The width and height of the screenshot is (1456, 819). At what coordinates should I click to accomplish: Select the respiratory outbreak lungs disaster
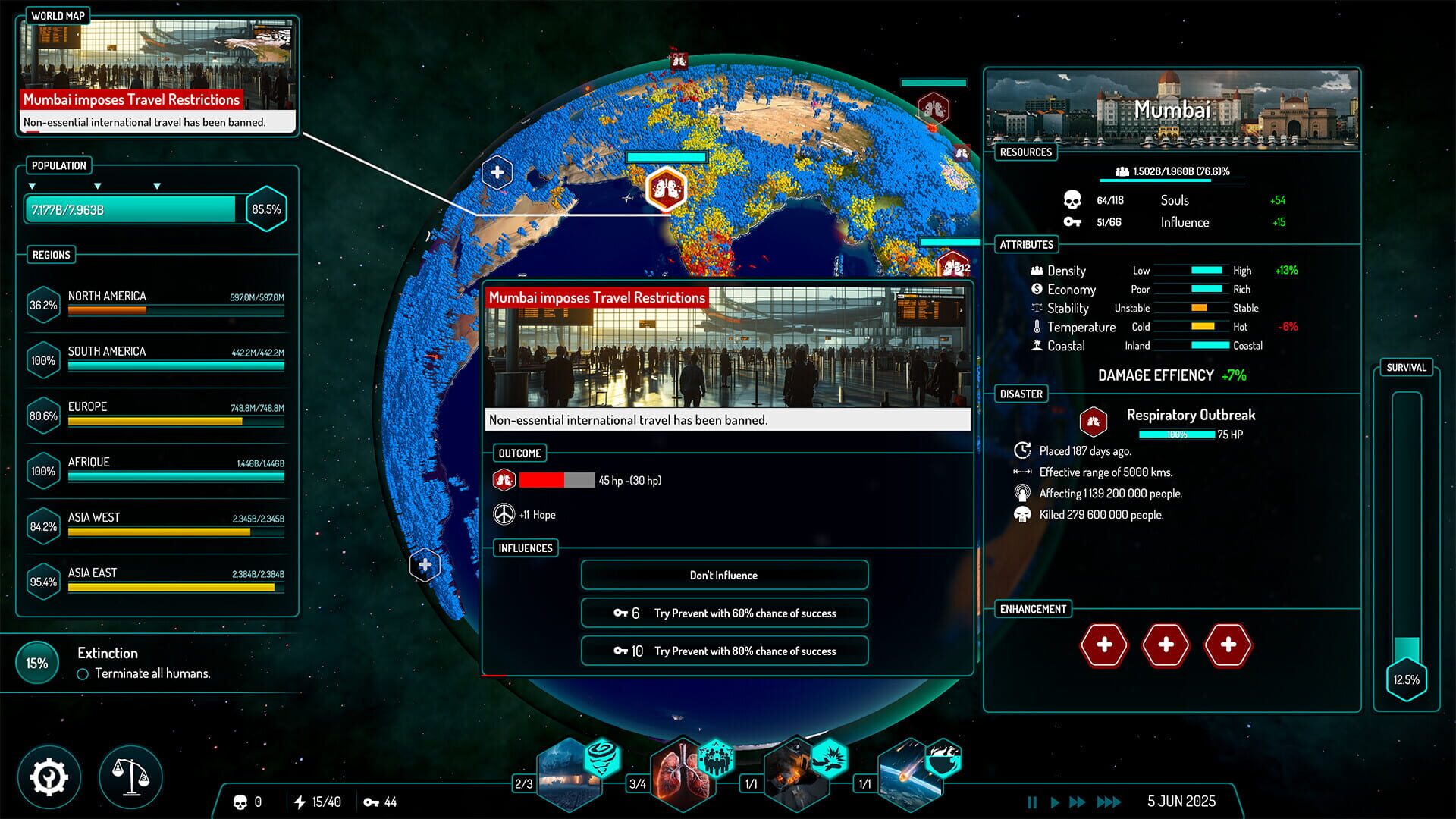(681, 772)
